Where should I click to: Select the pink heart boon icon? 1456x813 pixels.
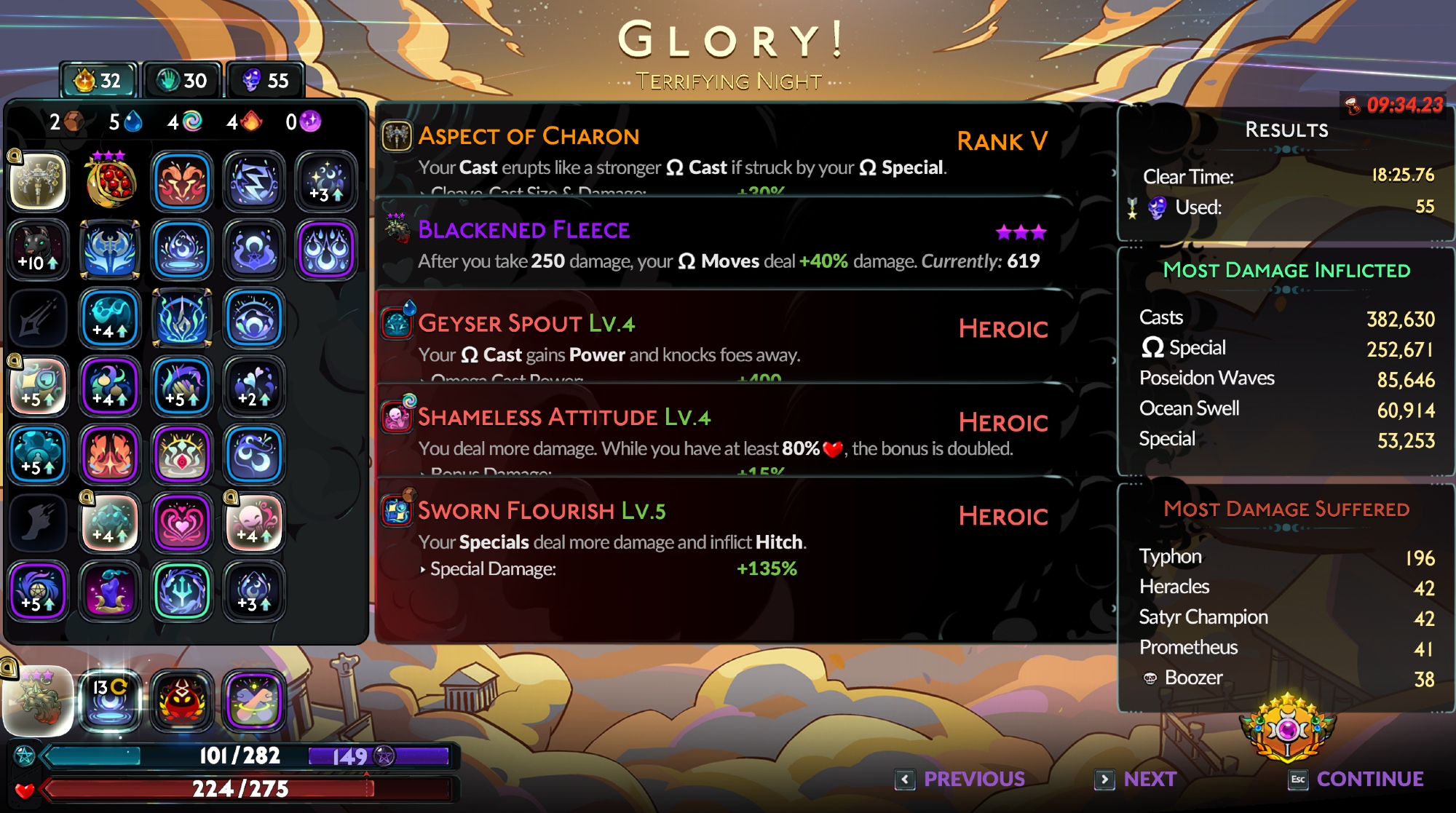(x=182, y=523)
